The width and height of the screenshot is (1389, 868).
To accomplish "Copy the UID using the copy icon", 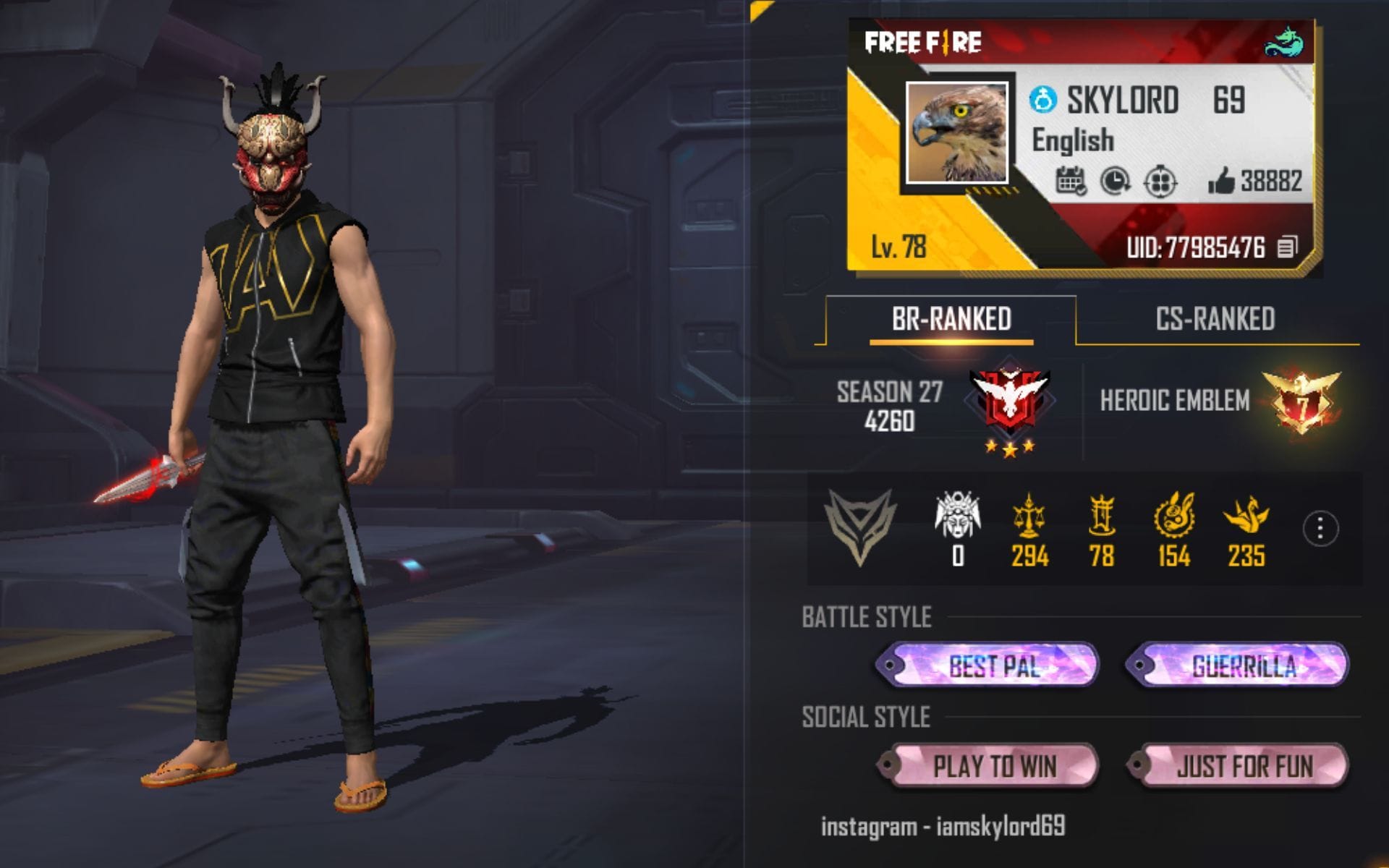I will pyautogui.click(x=1287, y=247).
